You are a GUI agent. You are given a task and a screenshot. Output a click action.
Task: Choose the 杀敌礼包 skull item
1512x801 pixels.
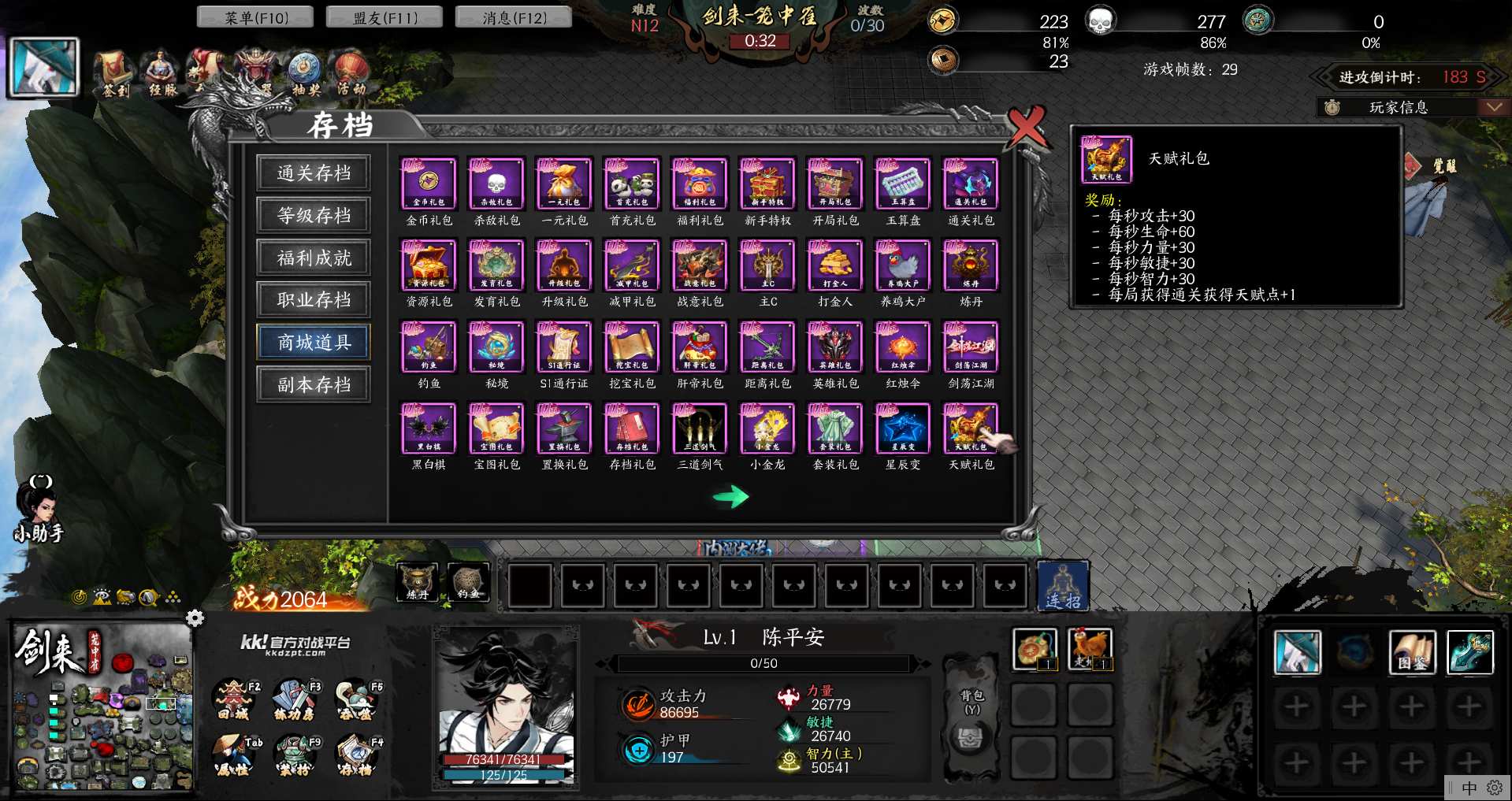[496, 184]
